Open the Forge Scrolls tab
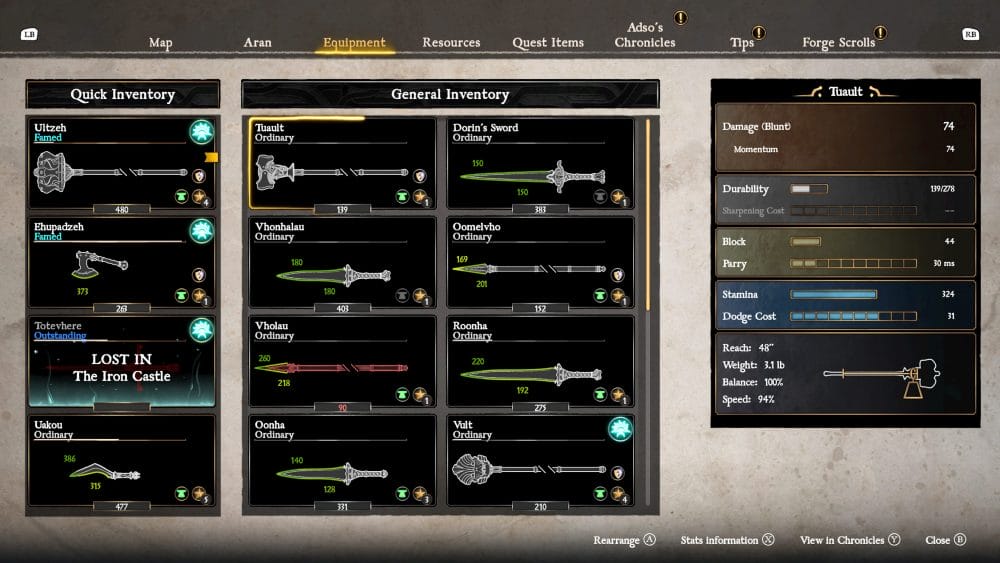1000x563 pixels. (x=838, y=43)
